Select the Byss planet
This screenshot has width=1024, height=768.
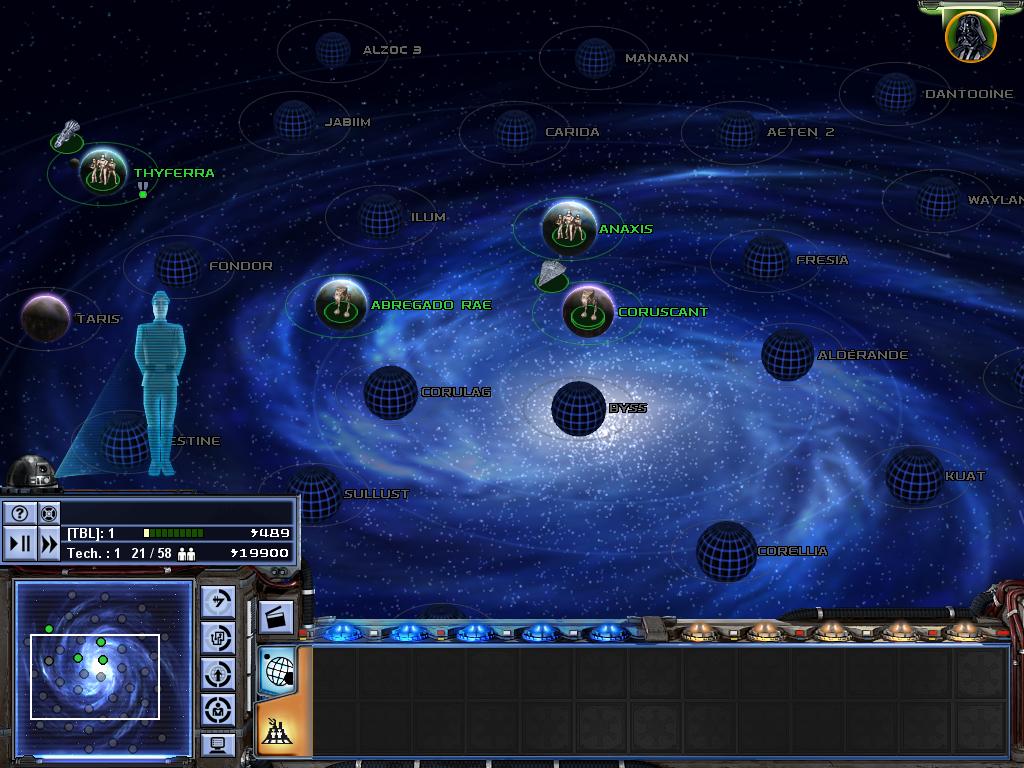click(578, 408)
